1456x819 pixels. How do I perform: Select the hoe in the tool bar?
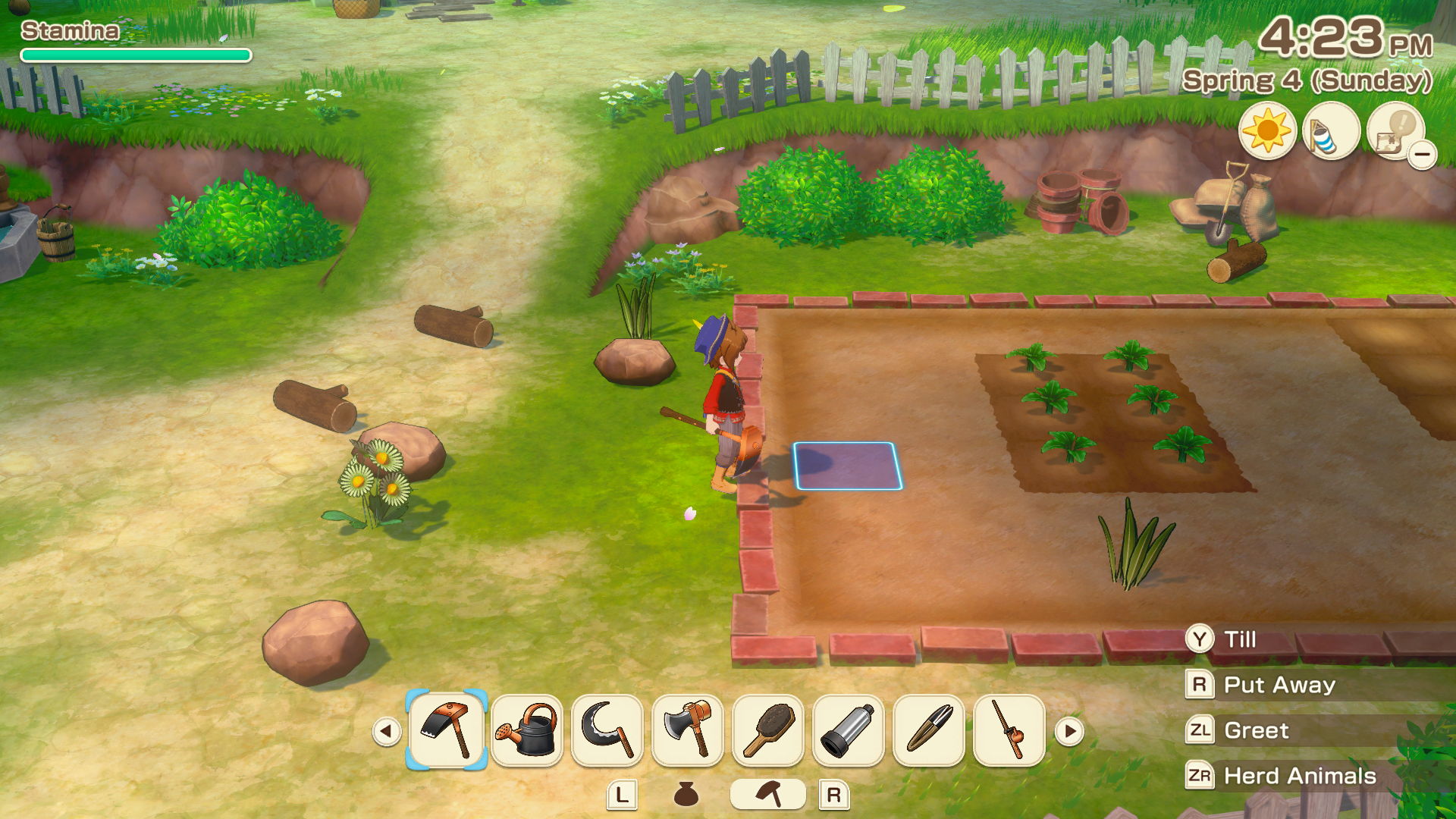click(447, 730)
